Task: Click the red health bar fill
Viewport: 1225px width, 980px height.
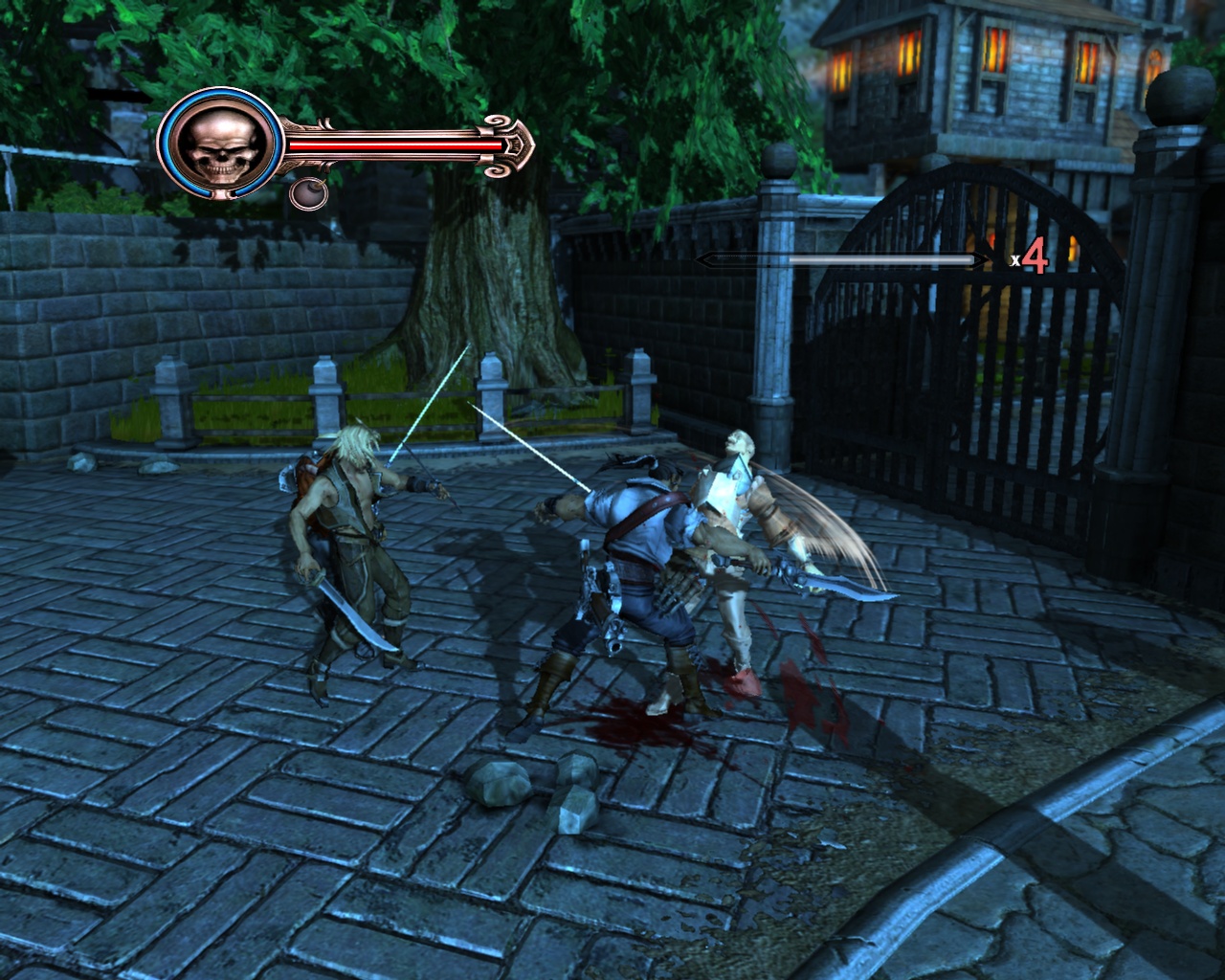Action: (x=392, y=144)
